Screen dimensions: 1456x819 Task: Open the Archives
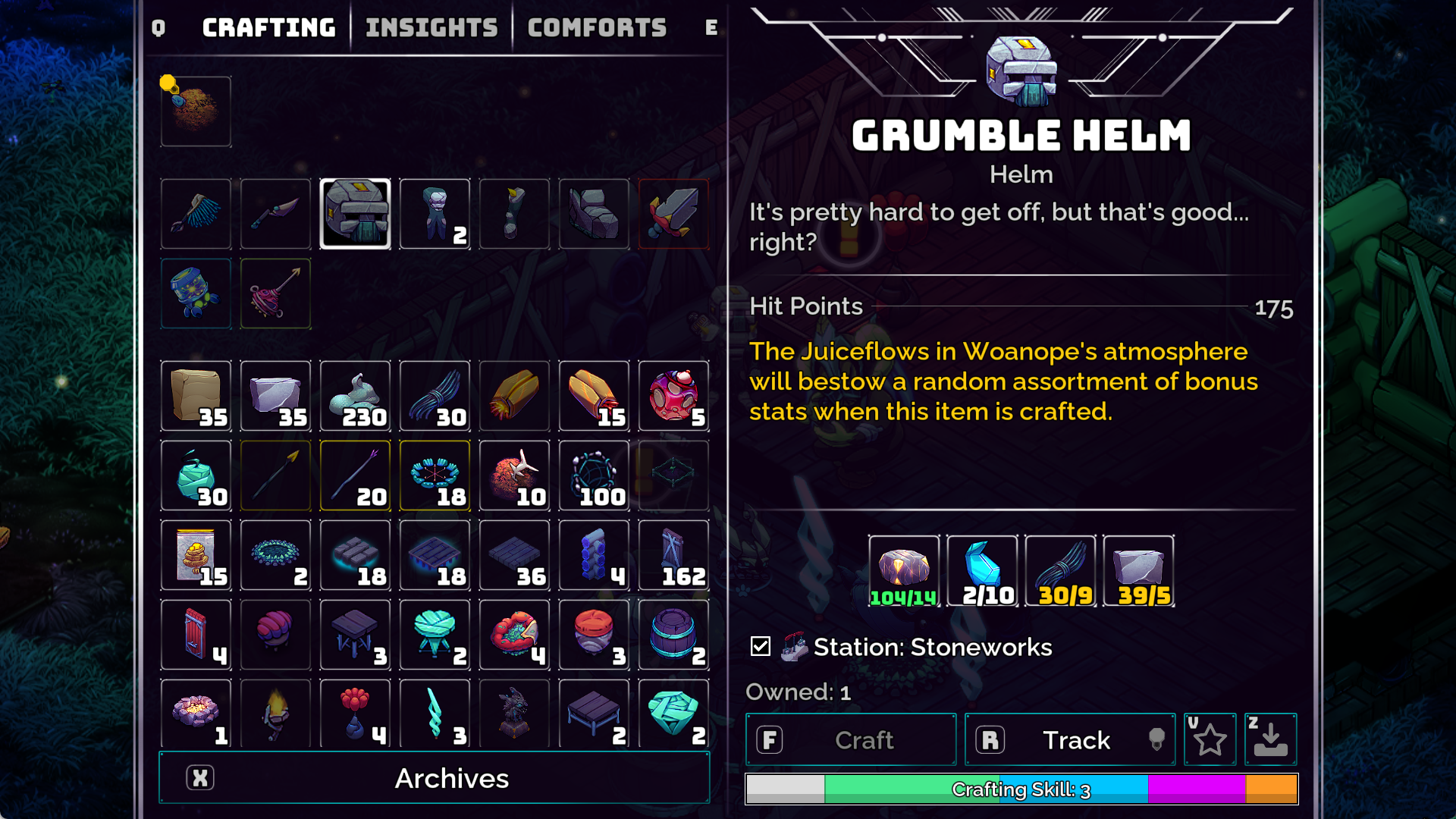point(435,778)
